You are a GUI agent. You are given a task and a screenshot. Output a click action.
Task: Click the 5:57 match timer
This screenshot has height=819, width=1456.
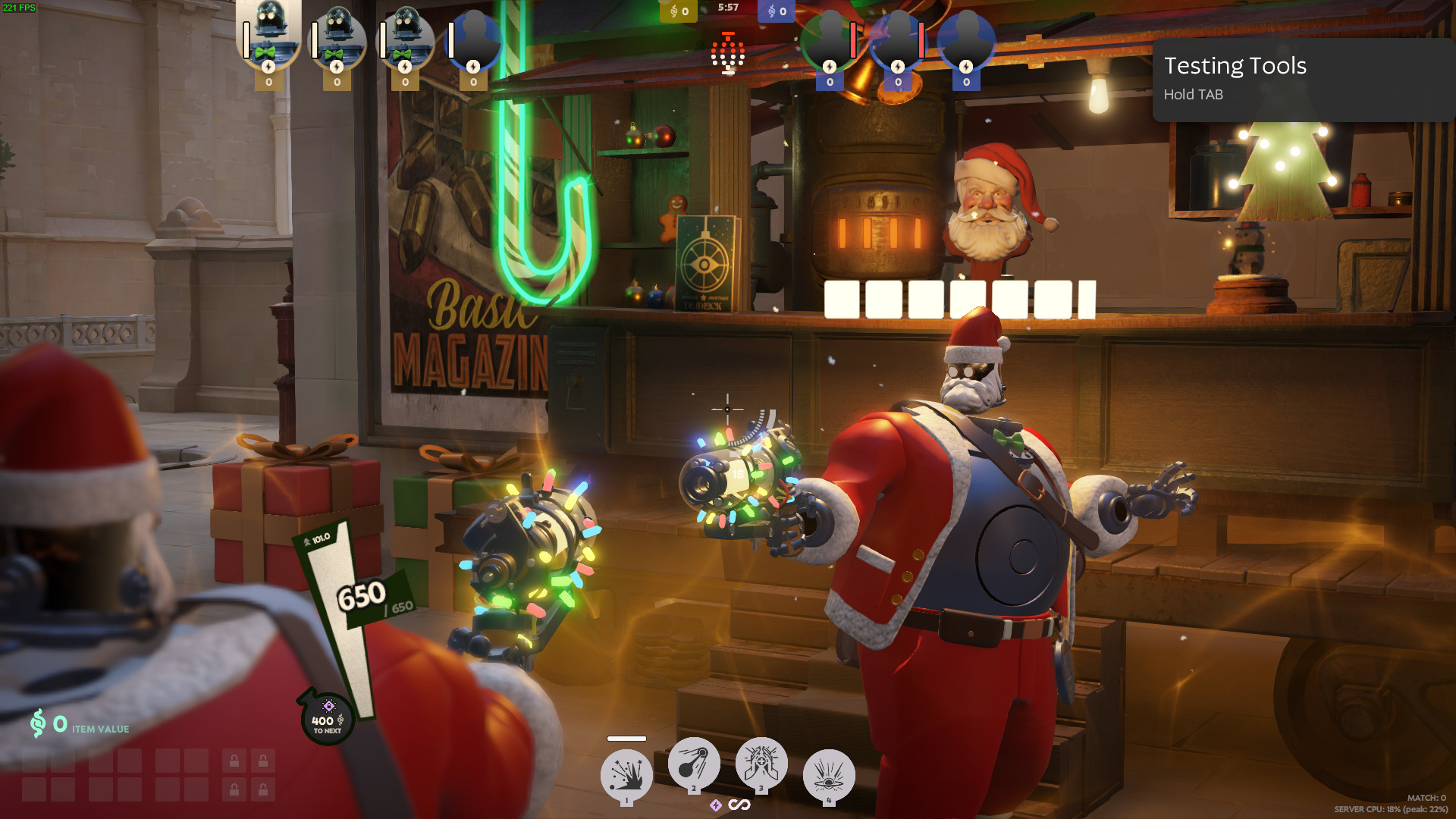pos(728,11)
